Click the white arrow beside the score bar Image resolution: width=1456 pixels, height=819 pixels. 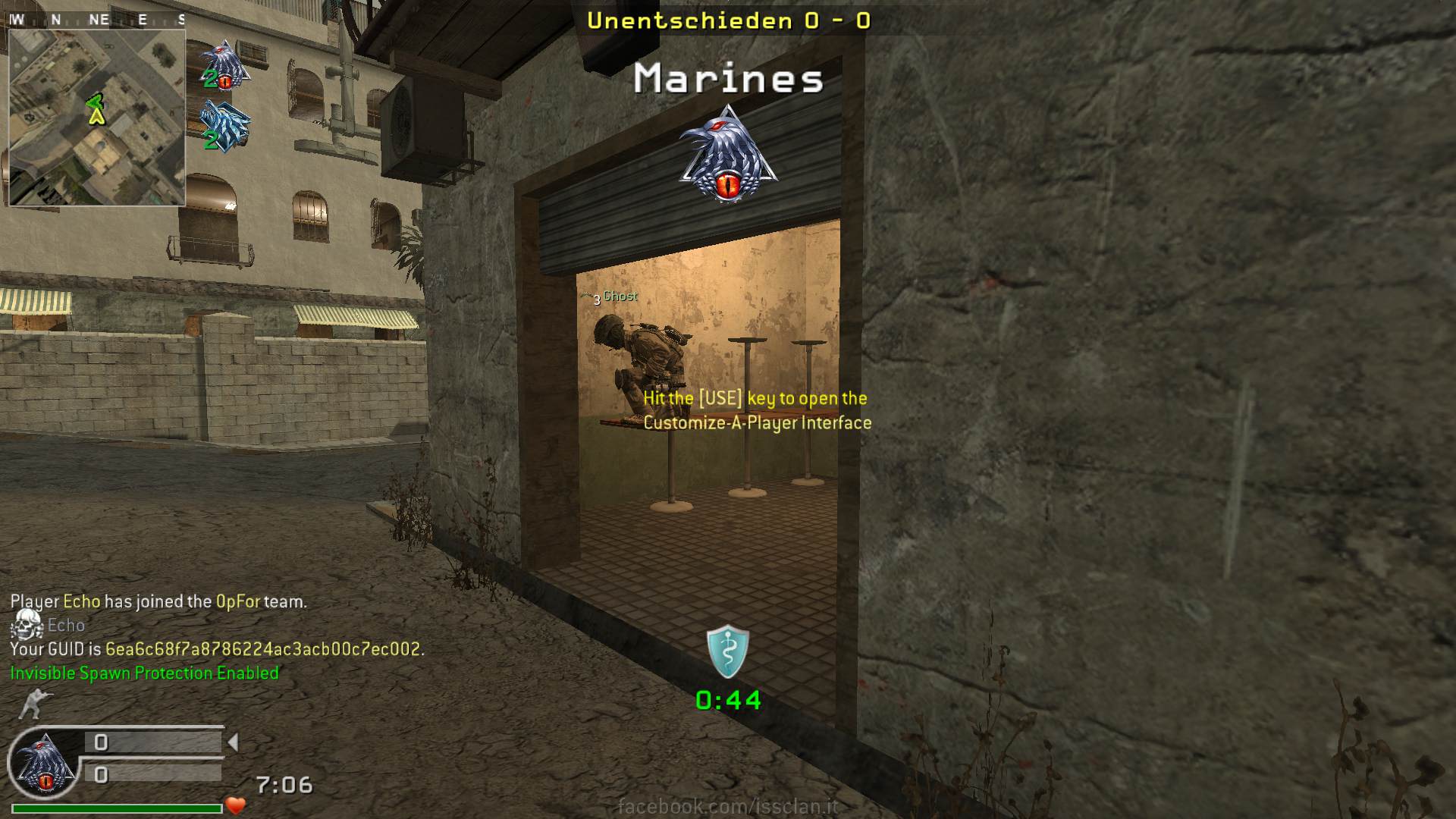point(234,742)
